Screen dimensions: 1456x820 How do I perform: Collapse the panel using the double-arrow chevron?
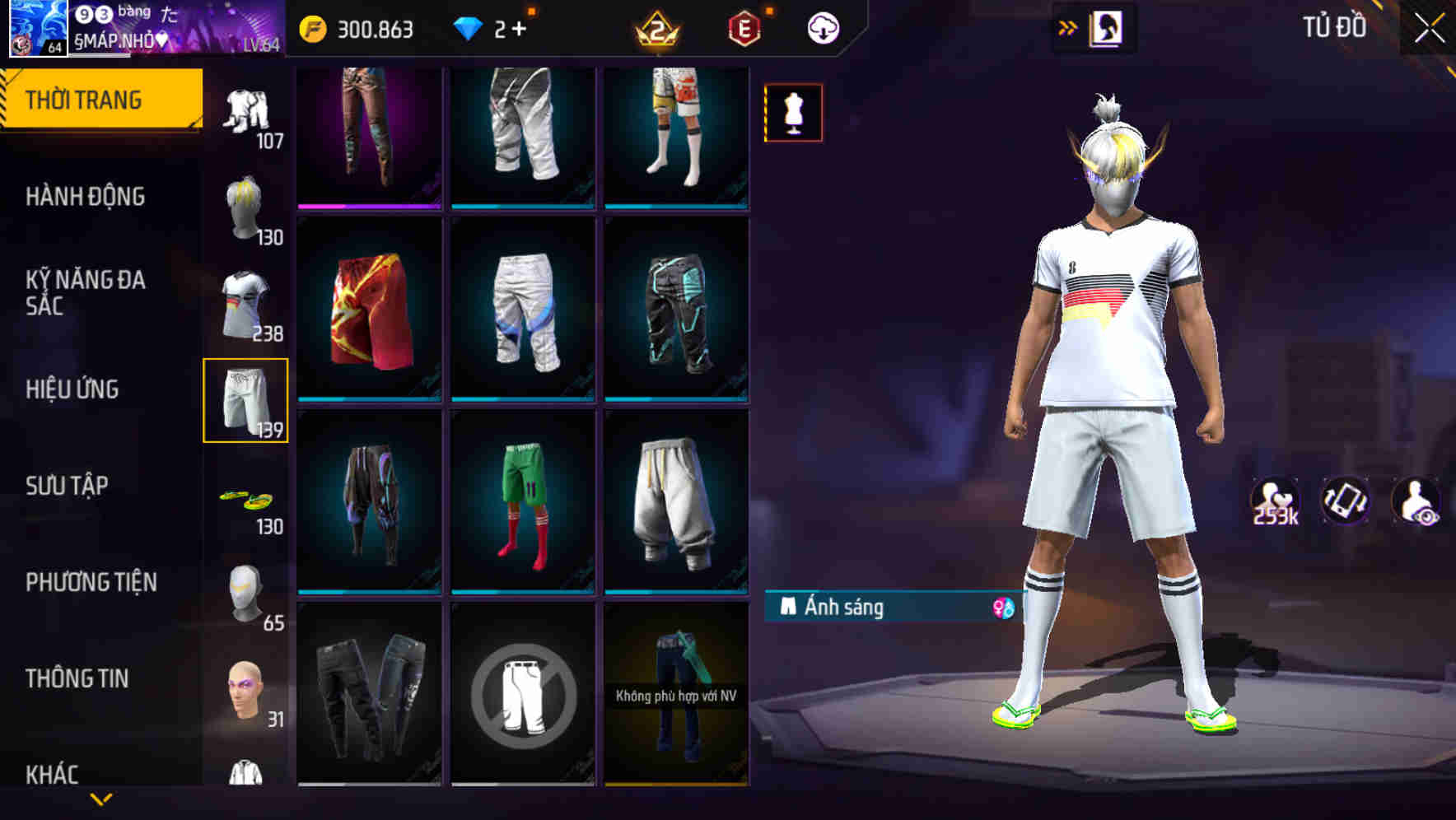click(1068, 26)
